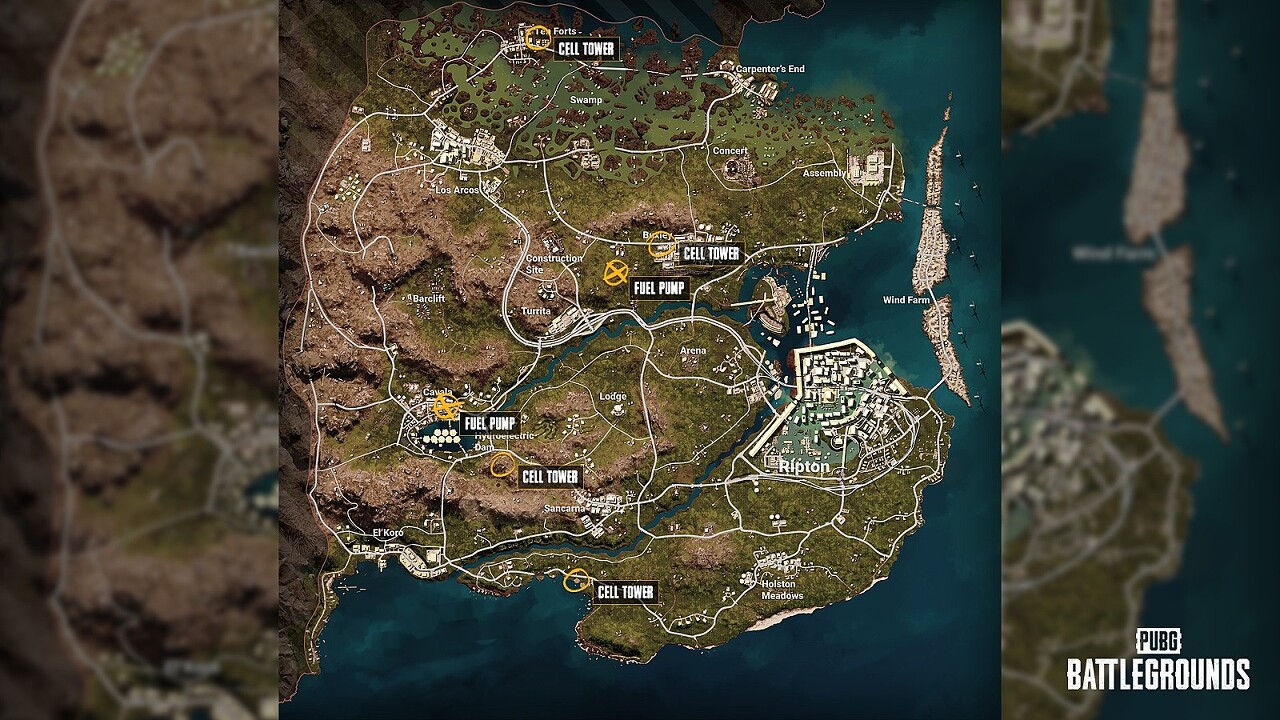This screenshot has width=1280, height=720.
Task: Choose the Cell Tower marker by Hydroelectric Dam
Action: [x=502, y=461]
